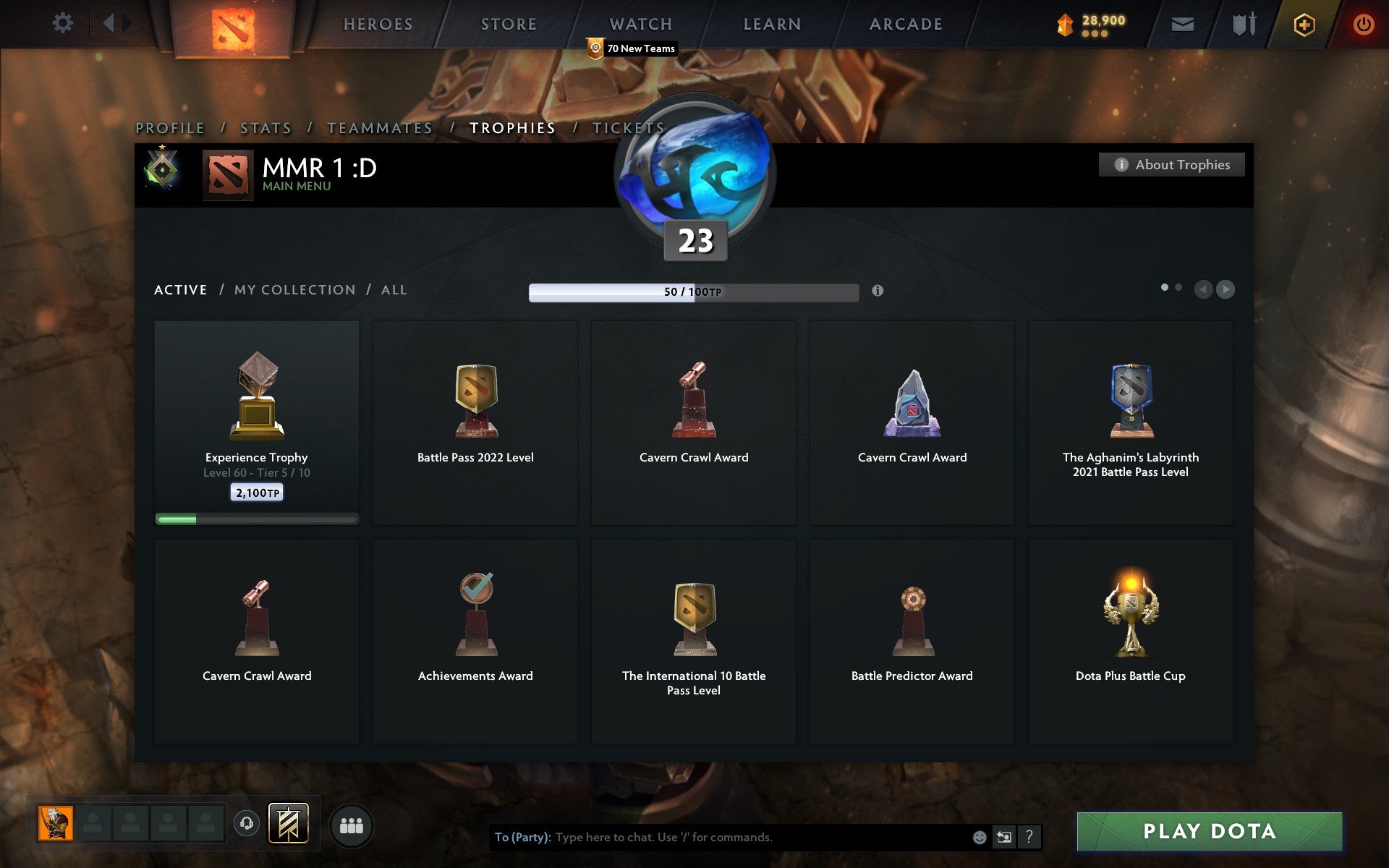Open the TROPHIES section
The image size is (1389, 868).
(513, 127)
